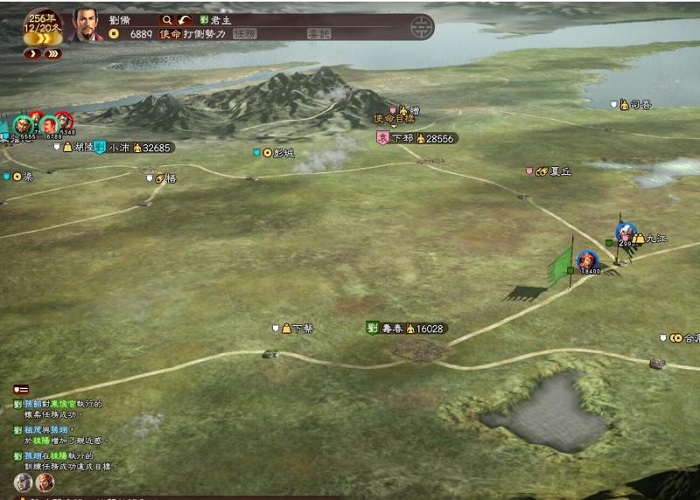Screen dimensions: 700x500
Task: Click the 任務 missions button
Action: (245, 33)
